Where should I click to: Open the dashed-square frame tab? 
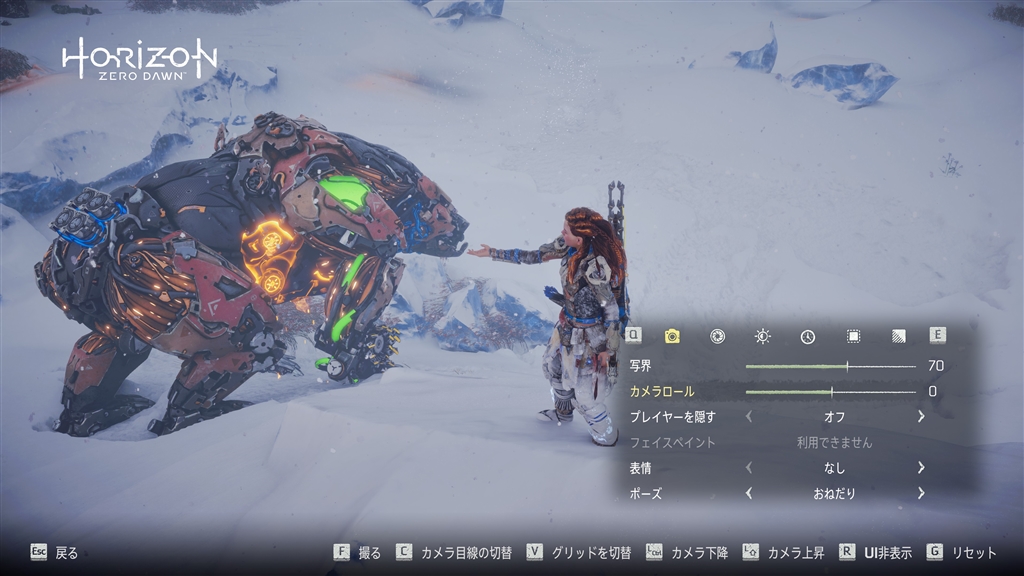pos(853,336)
